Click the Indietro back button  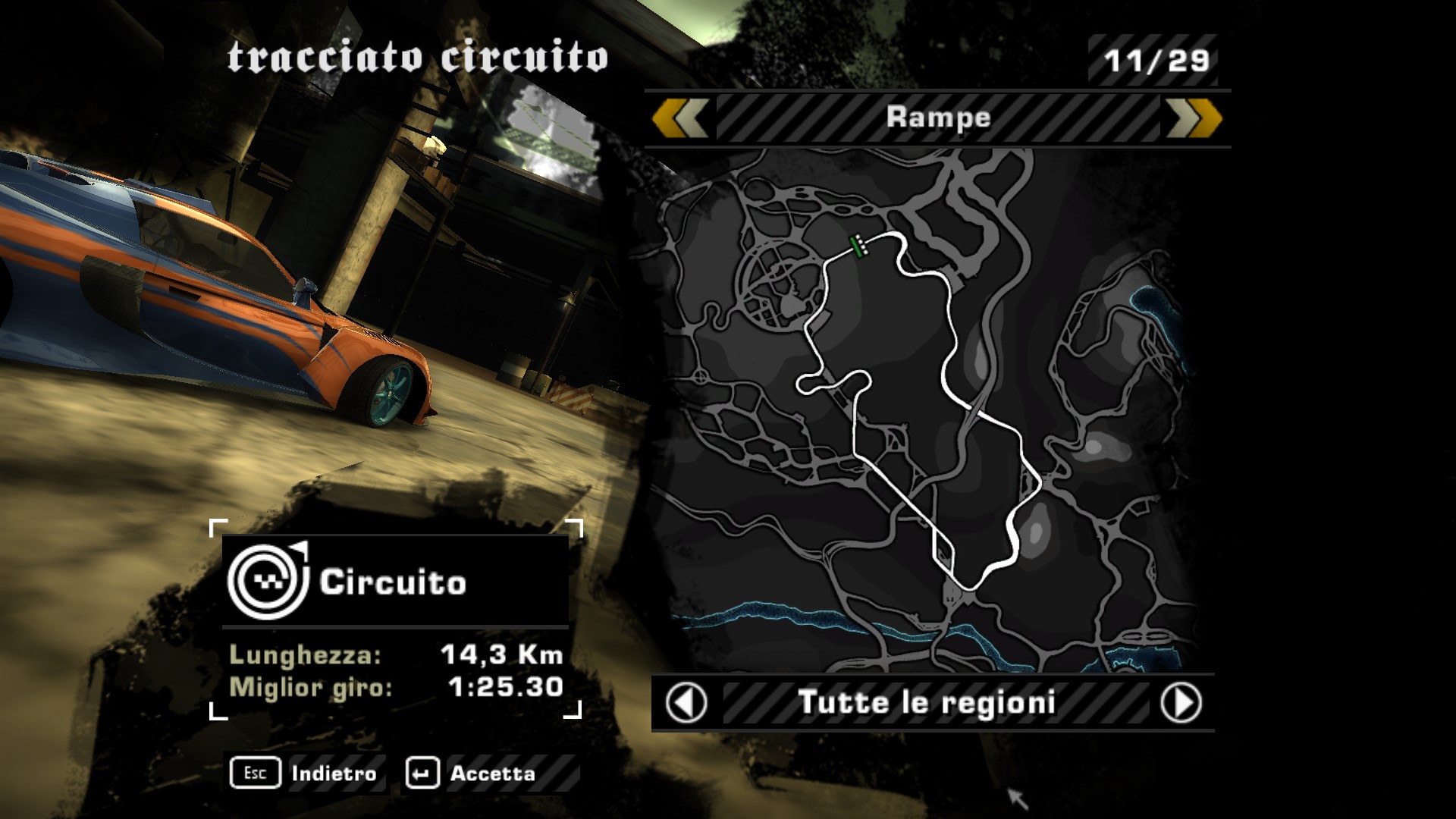click(306, 773)
